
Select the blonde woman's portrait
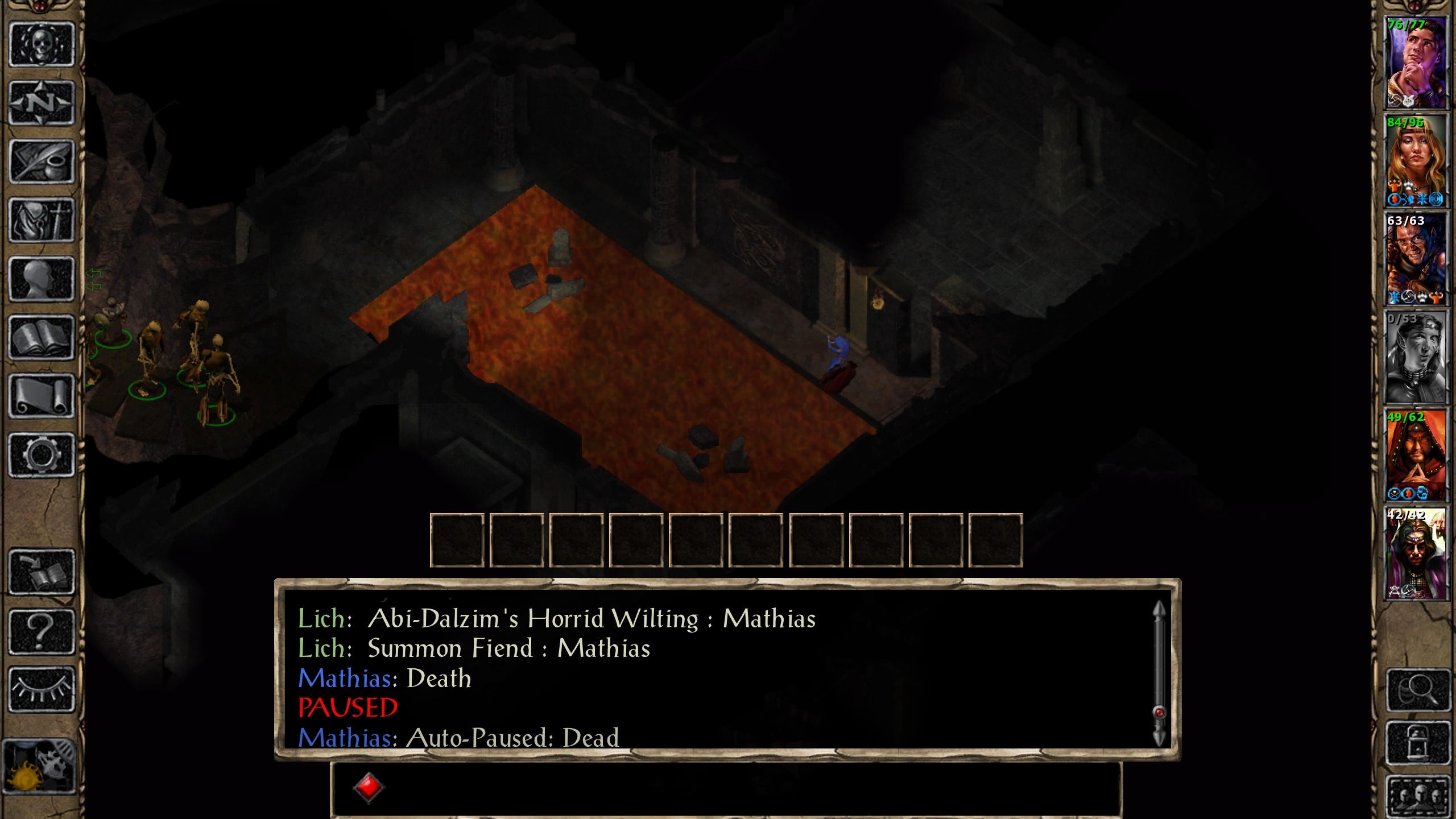1415,161
